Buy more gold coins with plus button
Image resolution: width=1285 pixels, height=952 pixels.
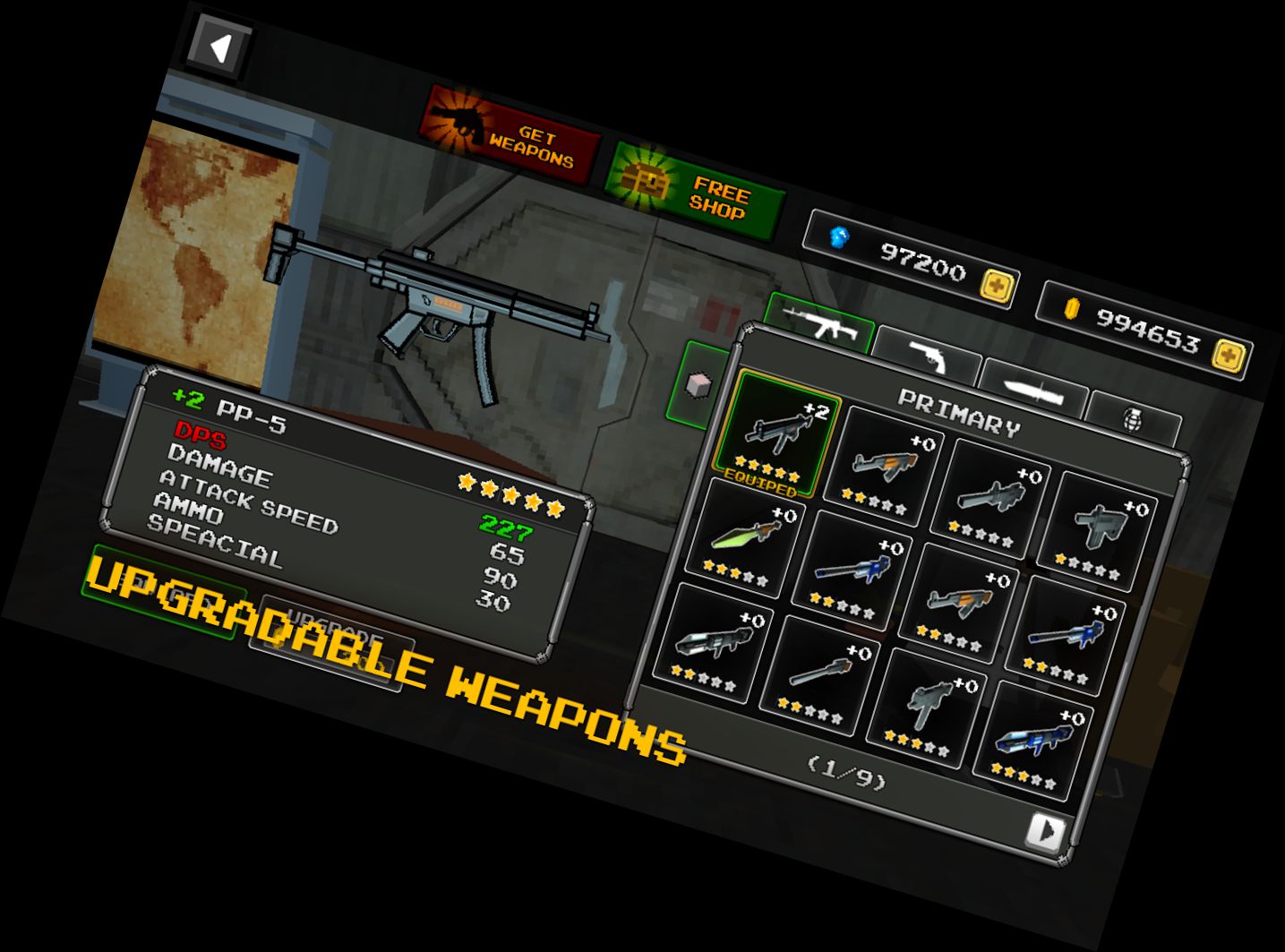[x=1228, y=356]
